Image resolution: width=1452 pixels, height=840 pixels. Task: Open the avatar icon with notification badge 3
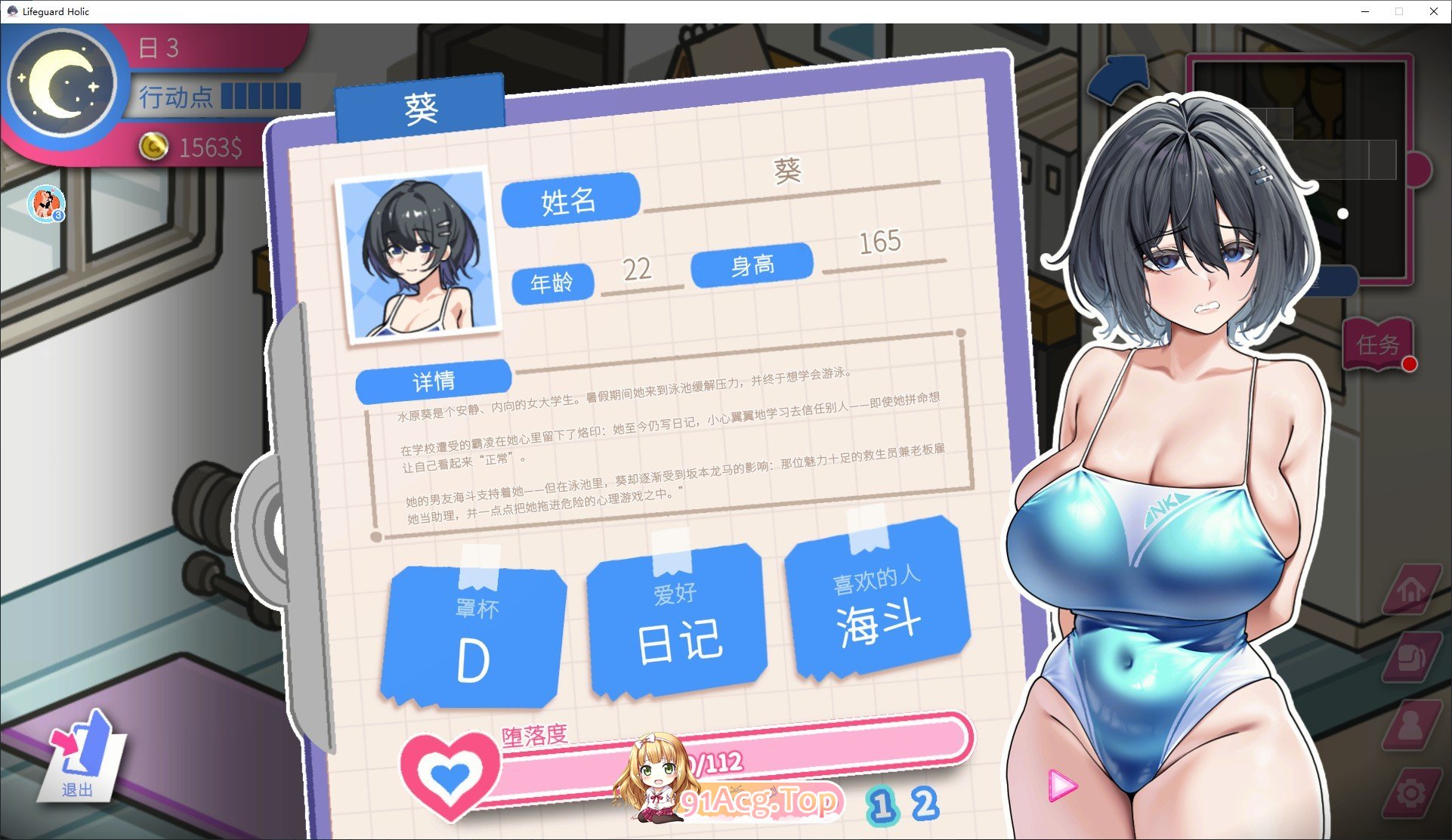pyautogui.click(x=47, y=202)
